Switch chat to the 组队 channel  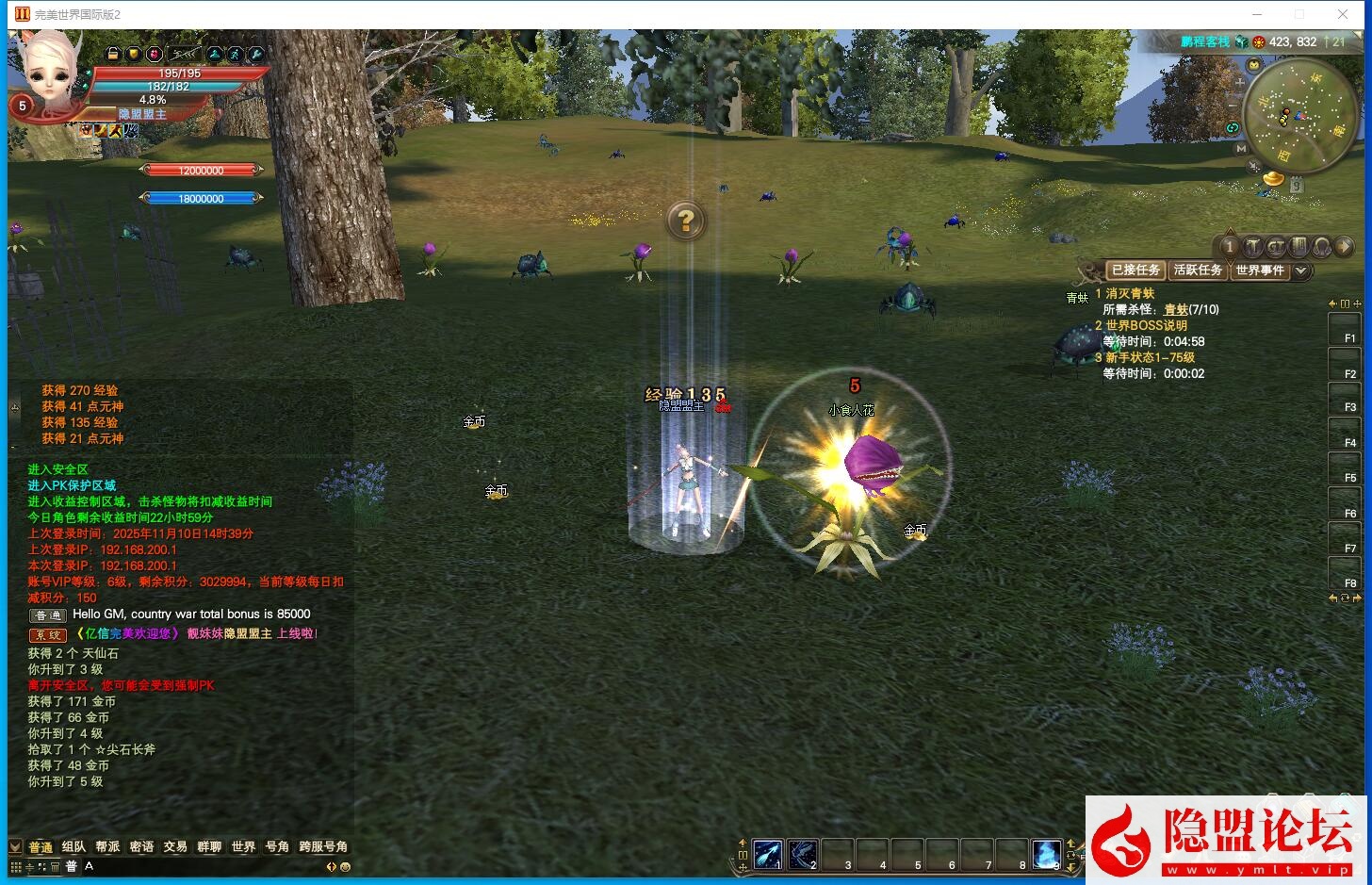pos(73,846)
